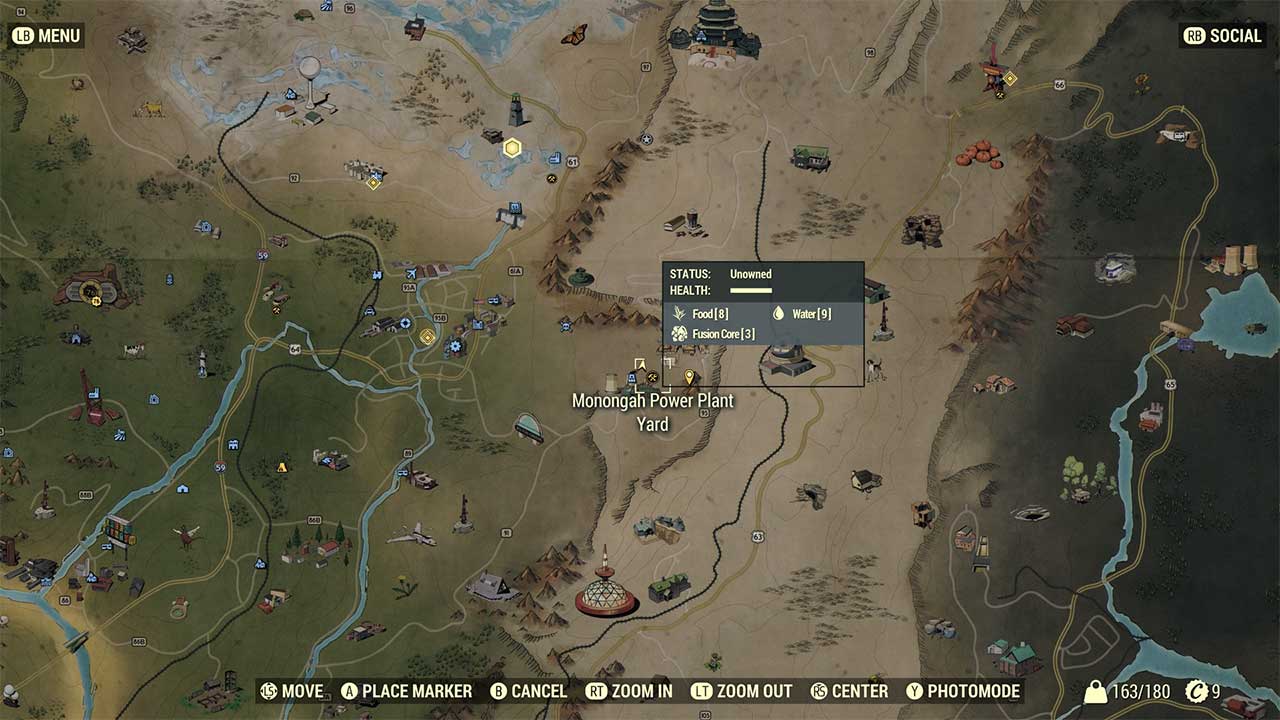Select the Monongah workshop hammer icon

pyautogui.click(x=652, y=378)
